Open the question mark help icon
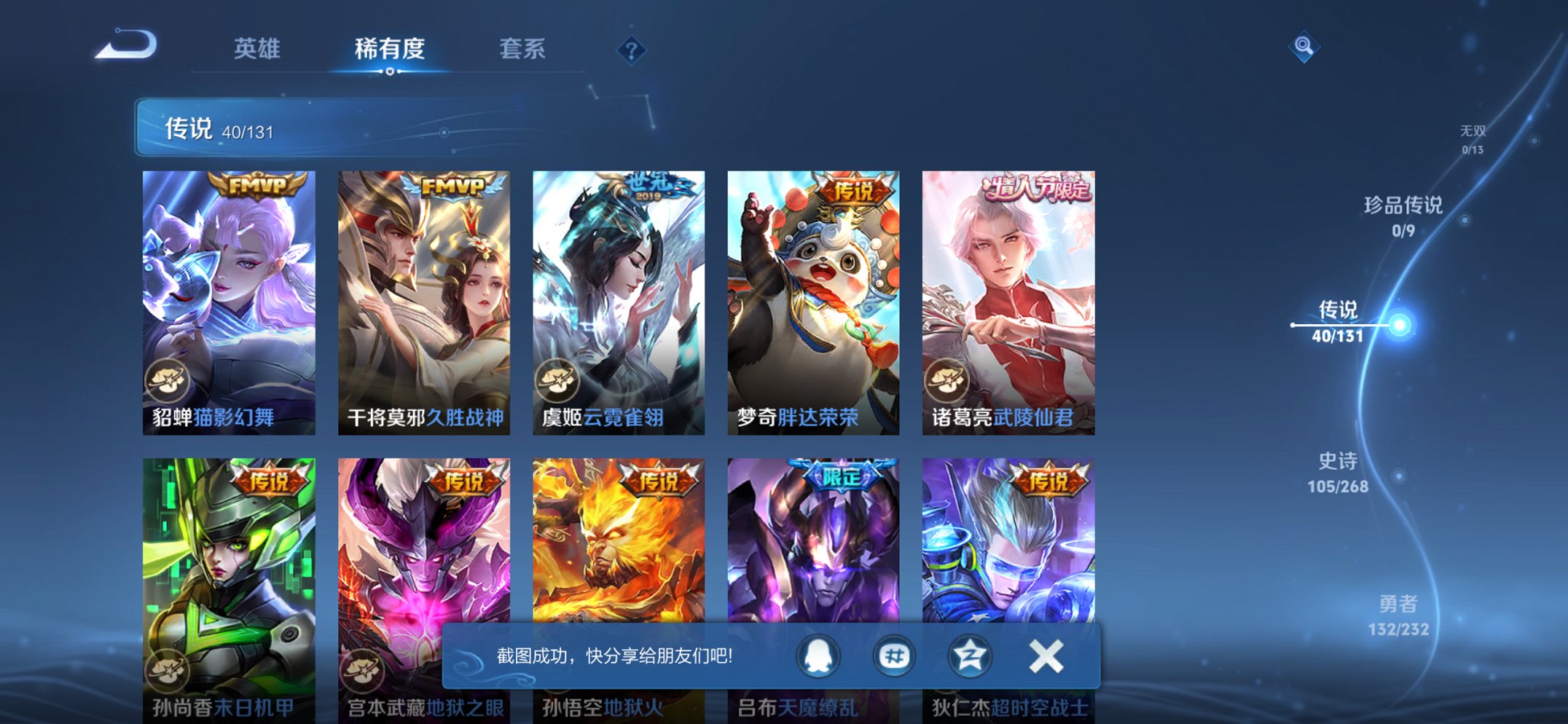The image size is (1568, 724). (631, 50)
